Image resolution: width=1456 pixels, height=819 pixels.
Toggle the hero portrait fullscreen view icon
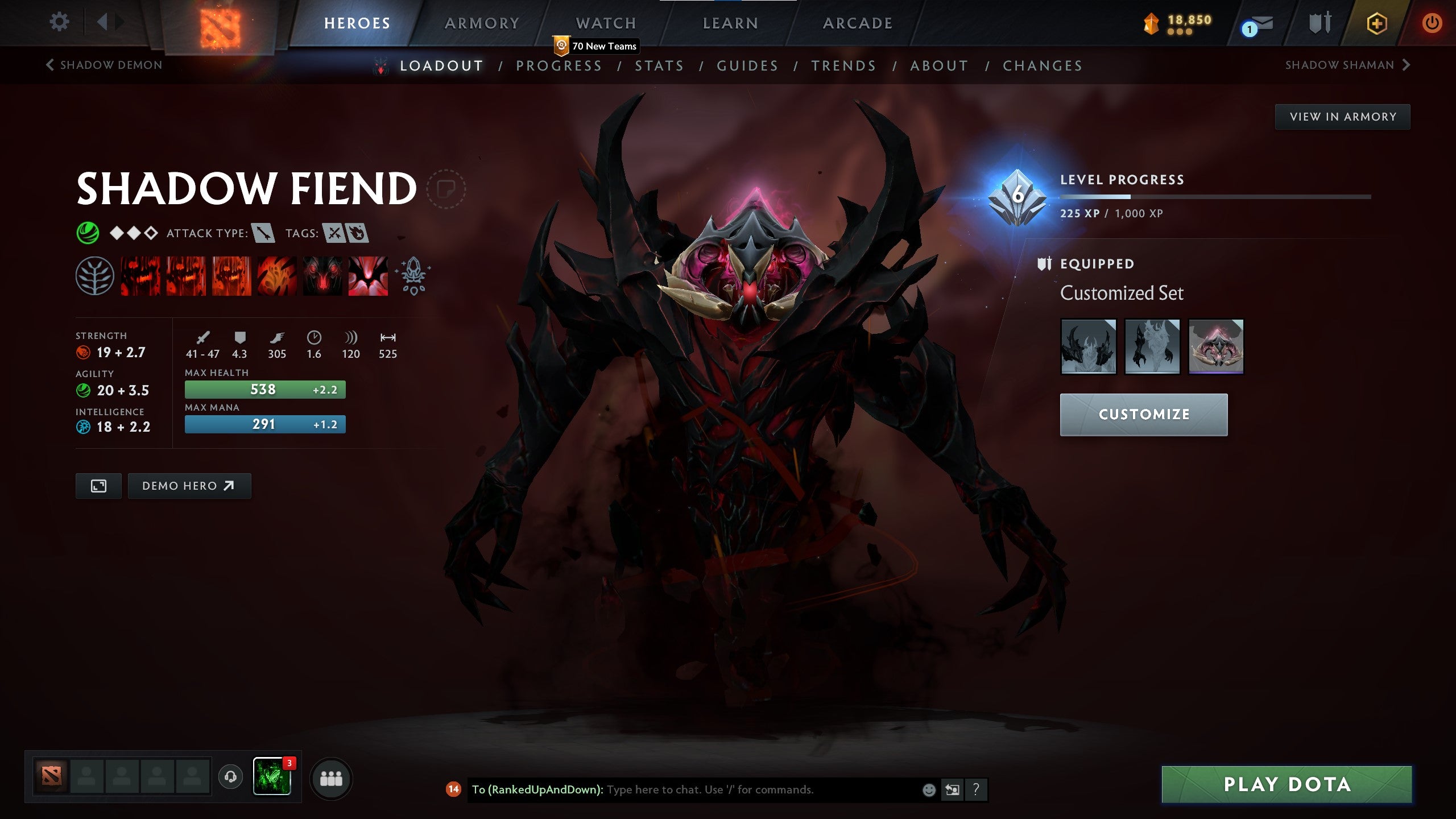coord(98,486)
